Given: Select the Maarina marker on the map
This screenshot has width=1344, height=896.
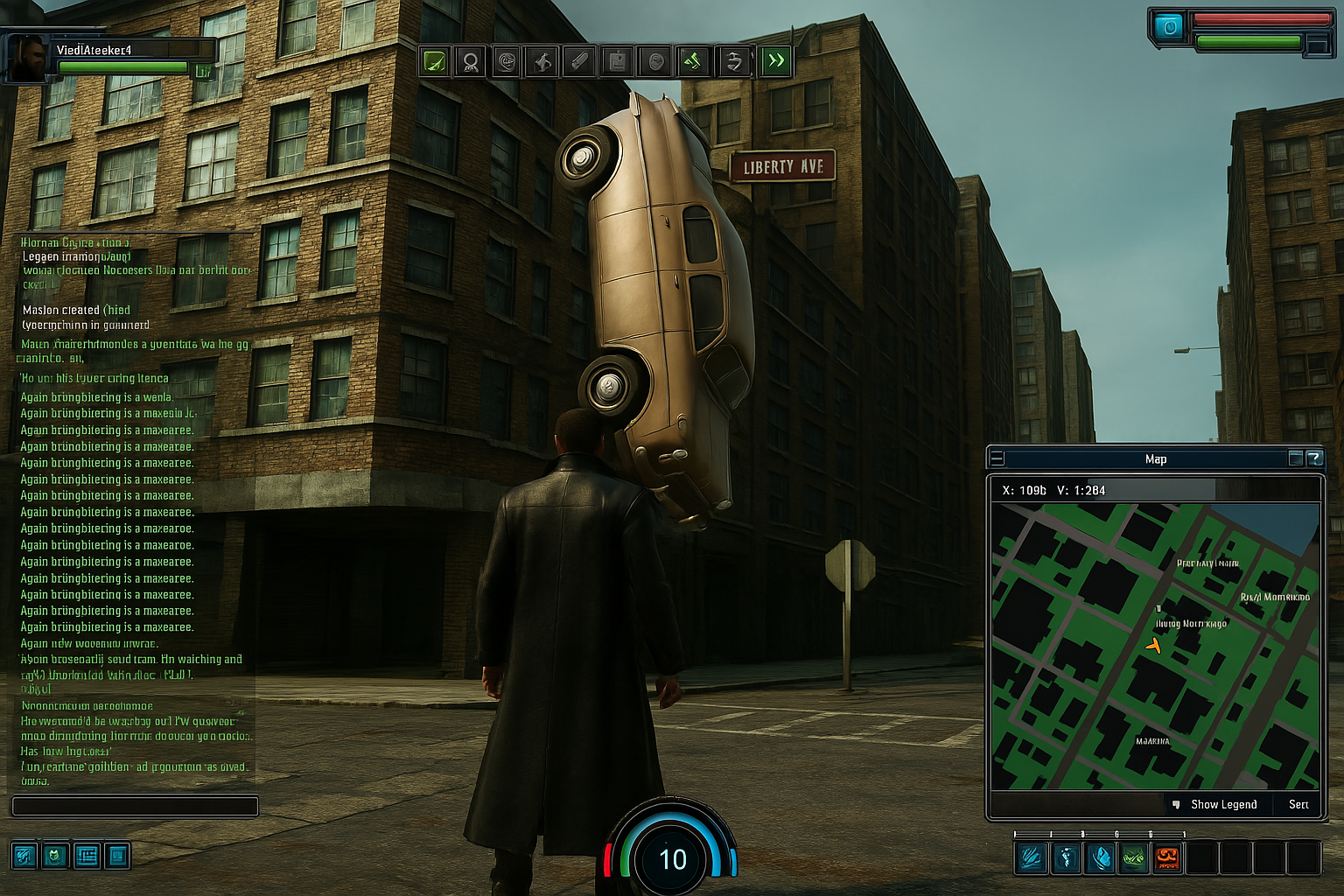Looking at the screenshot, I should click(1152, 741).
